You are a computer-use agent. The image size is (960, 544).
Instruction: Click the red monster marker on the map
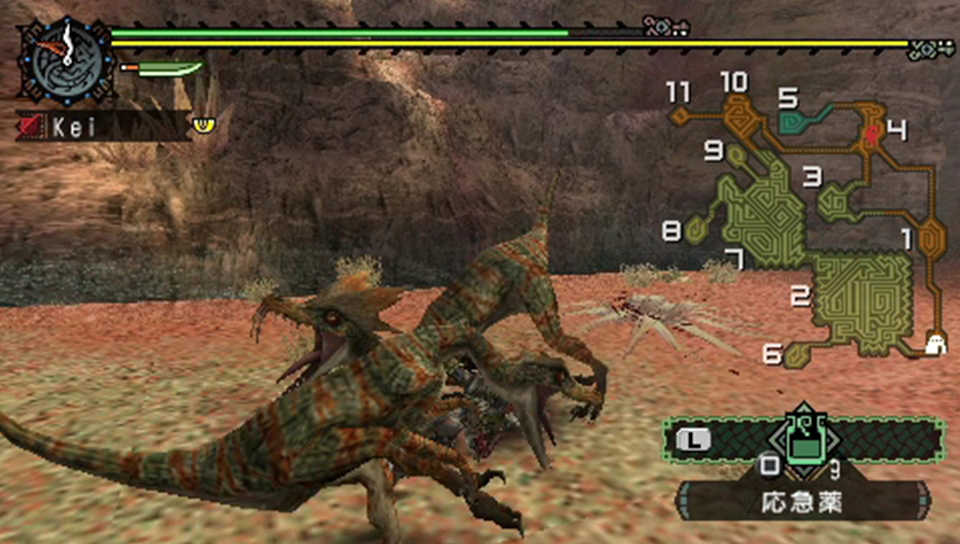pyautogui.click(x=873, y=133)
